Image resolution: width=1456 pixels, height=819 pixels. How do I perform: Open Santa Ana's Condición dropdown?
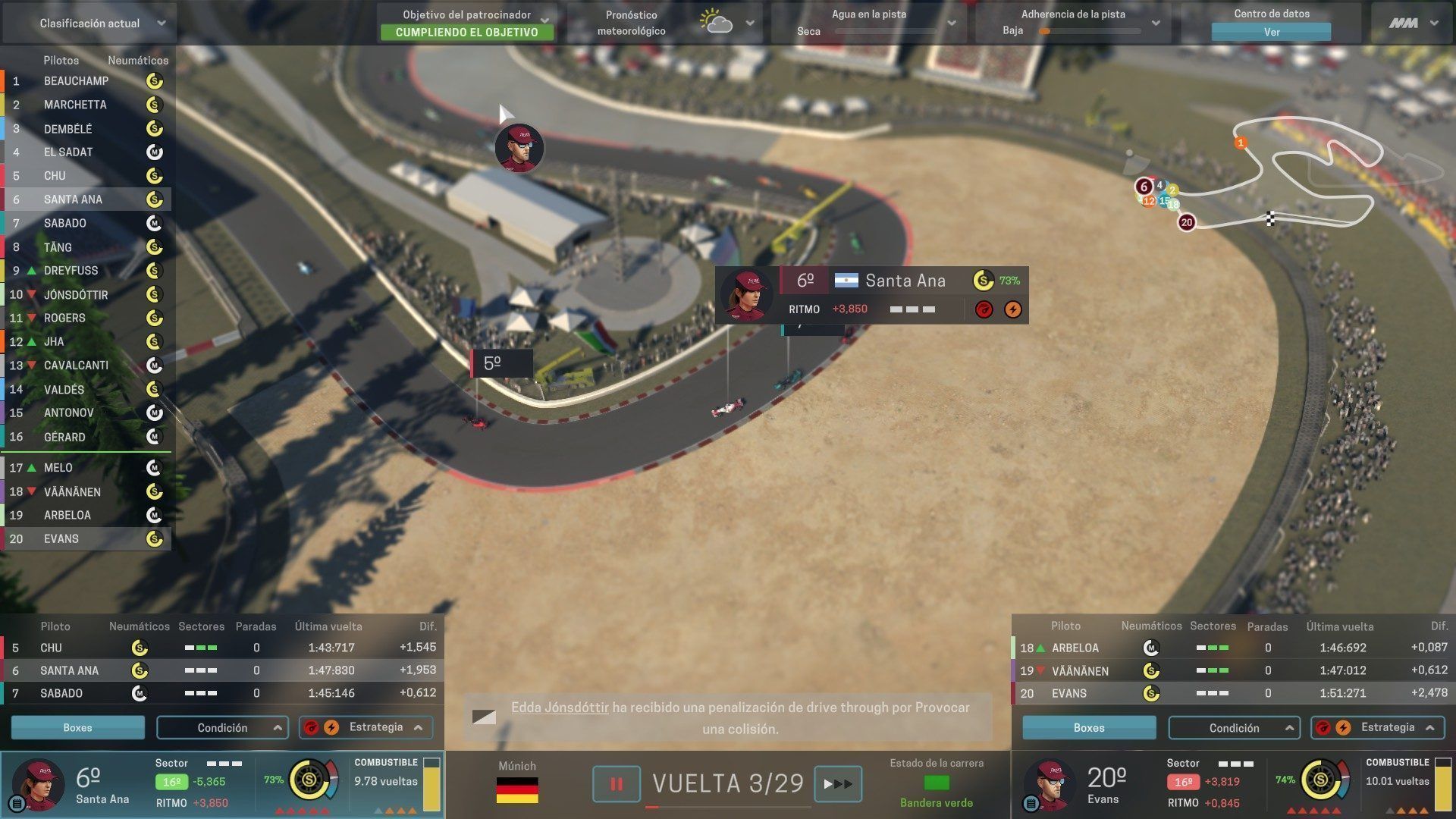222,727
